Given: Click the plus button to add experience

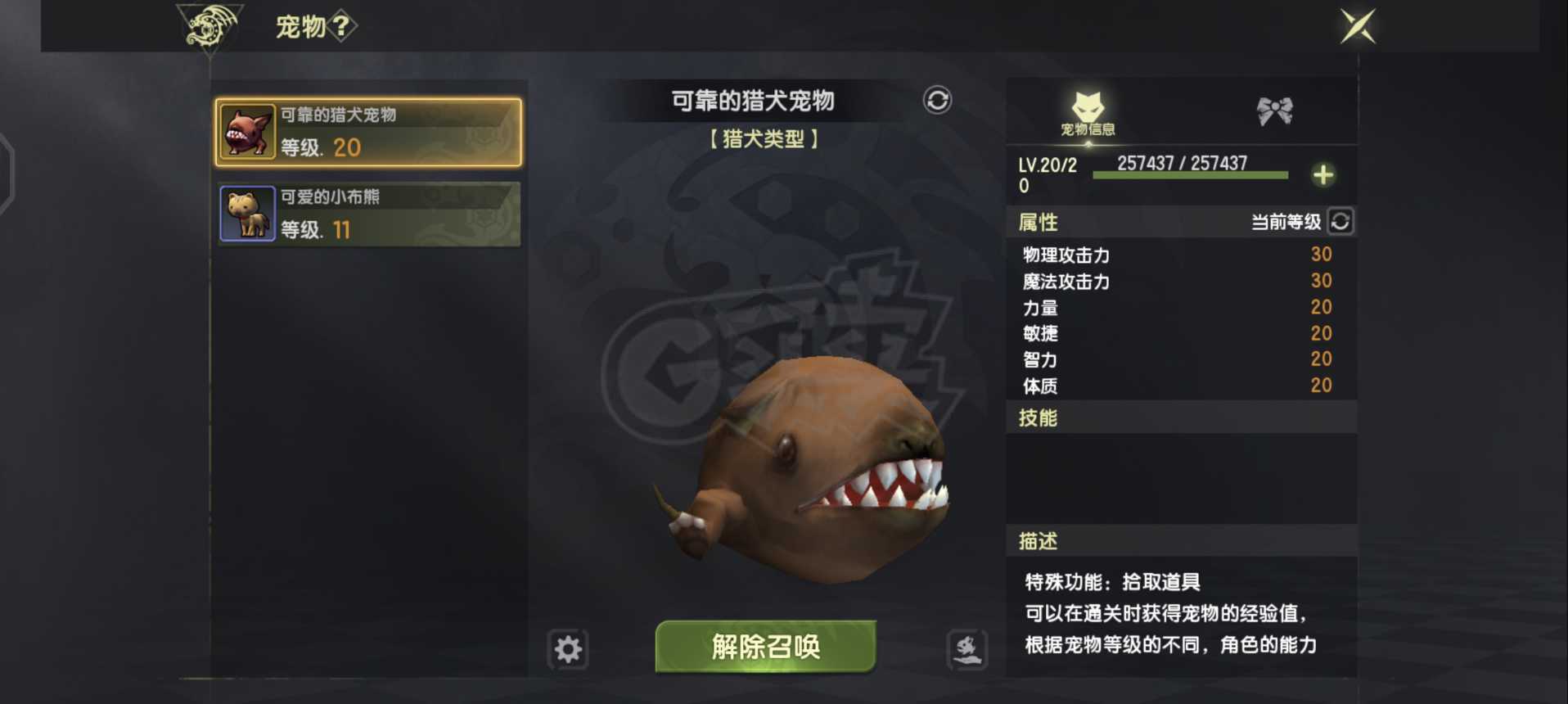Looking at the screenshot, I should pos(1324,174).
